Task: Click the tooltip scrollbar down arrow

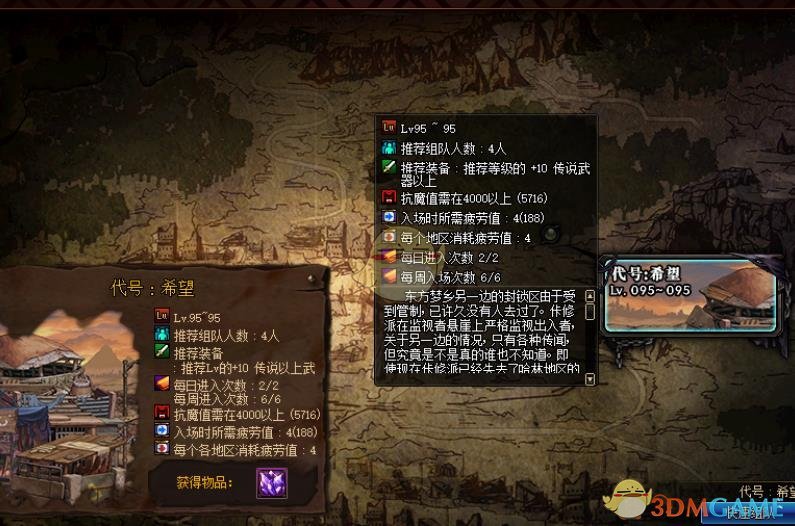Action: (x=590, y=379)
